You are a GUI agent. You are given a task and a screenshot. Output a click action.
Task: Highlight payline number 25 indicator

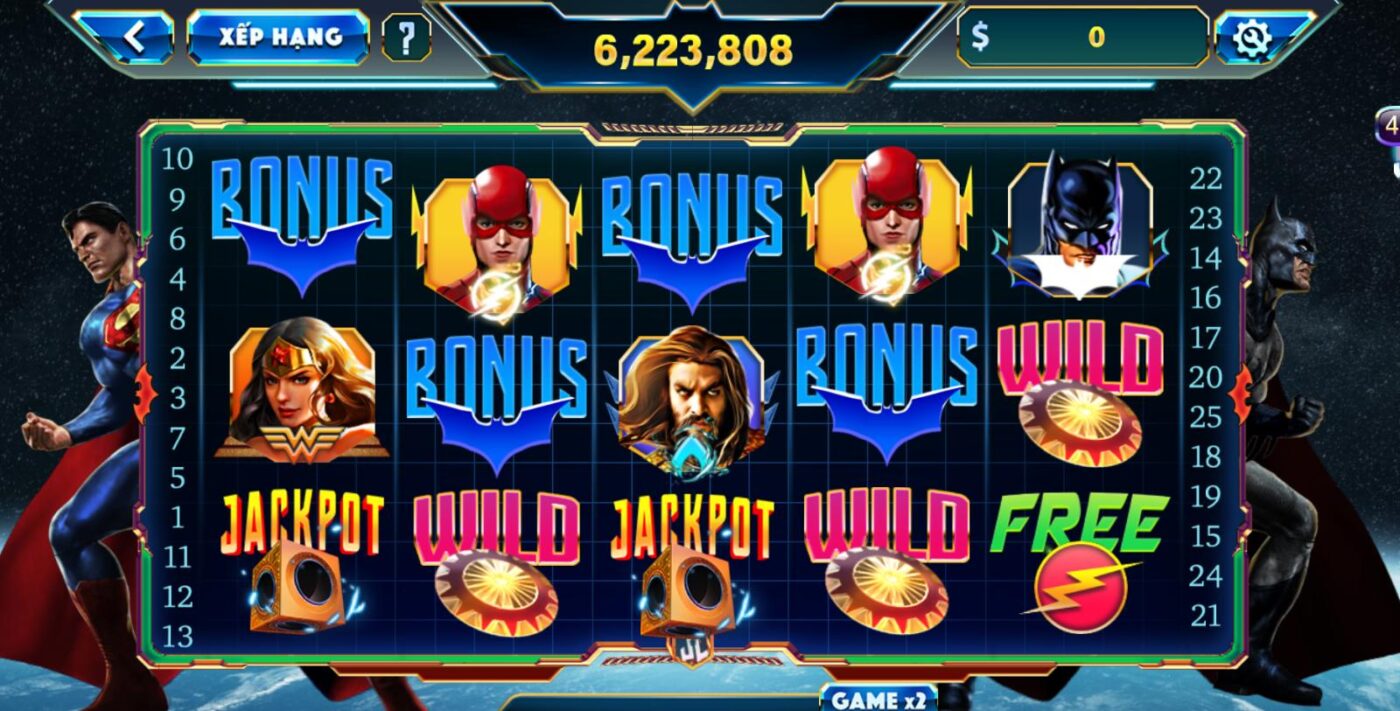click(x=1206, y=417)
